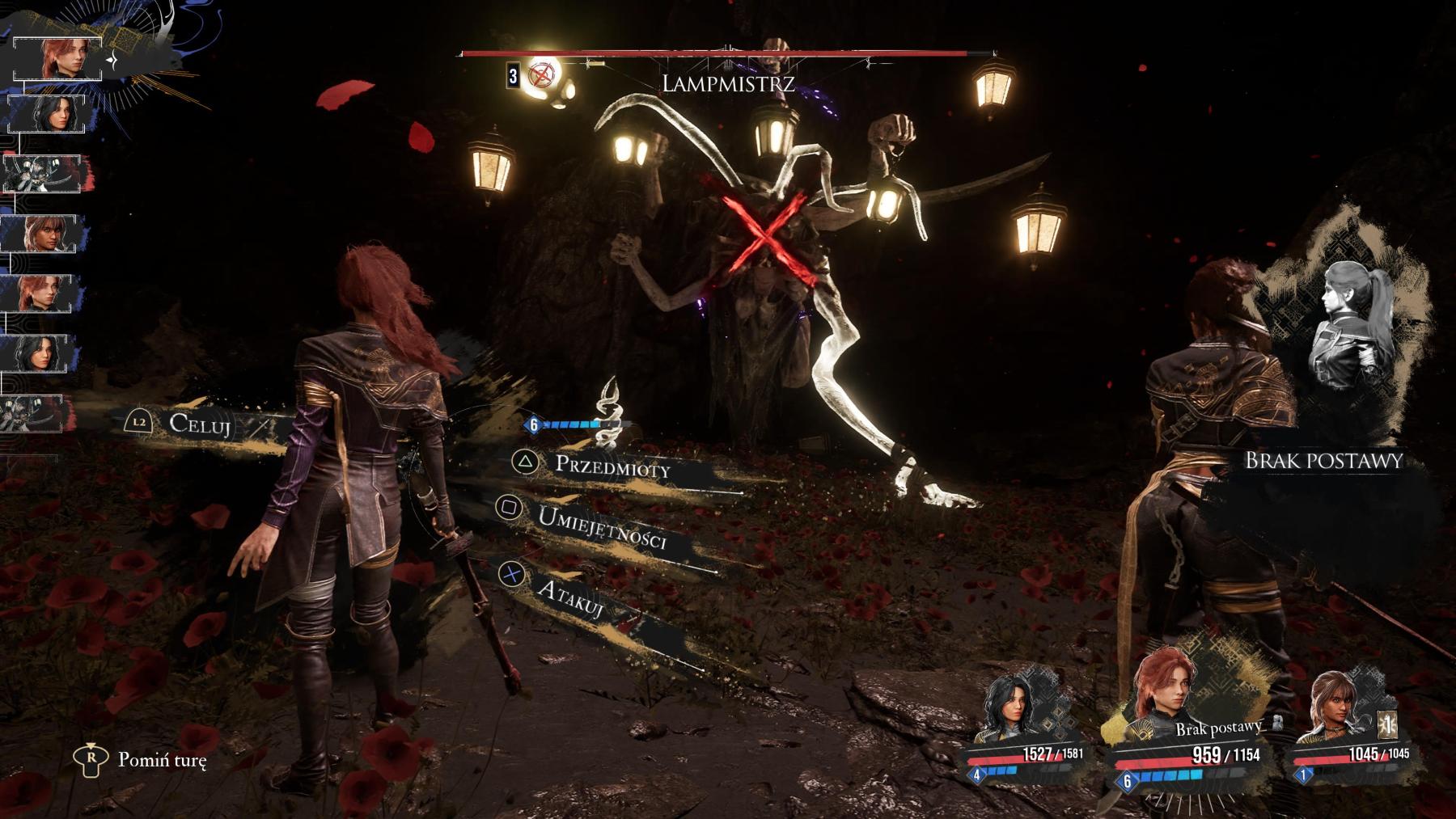Open the Przedmioty items menu
The width and height of the screenshot is (1456, 819).
612,465
